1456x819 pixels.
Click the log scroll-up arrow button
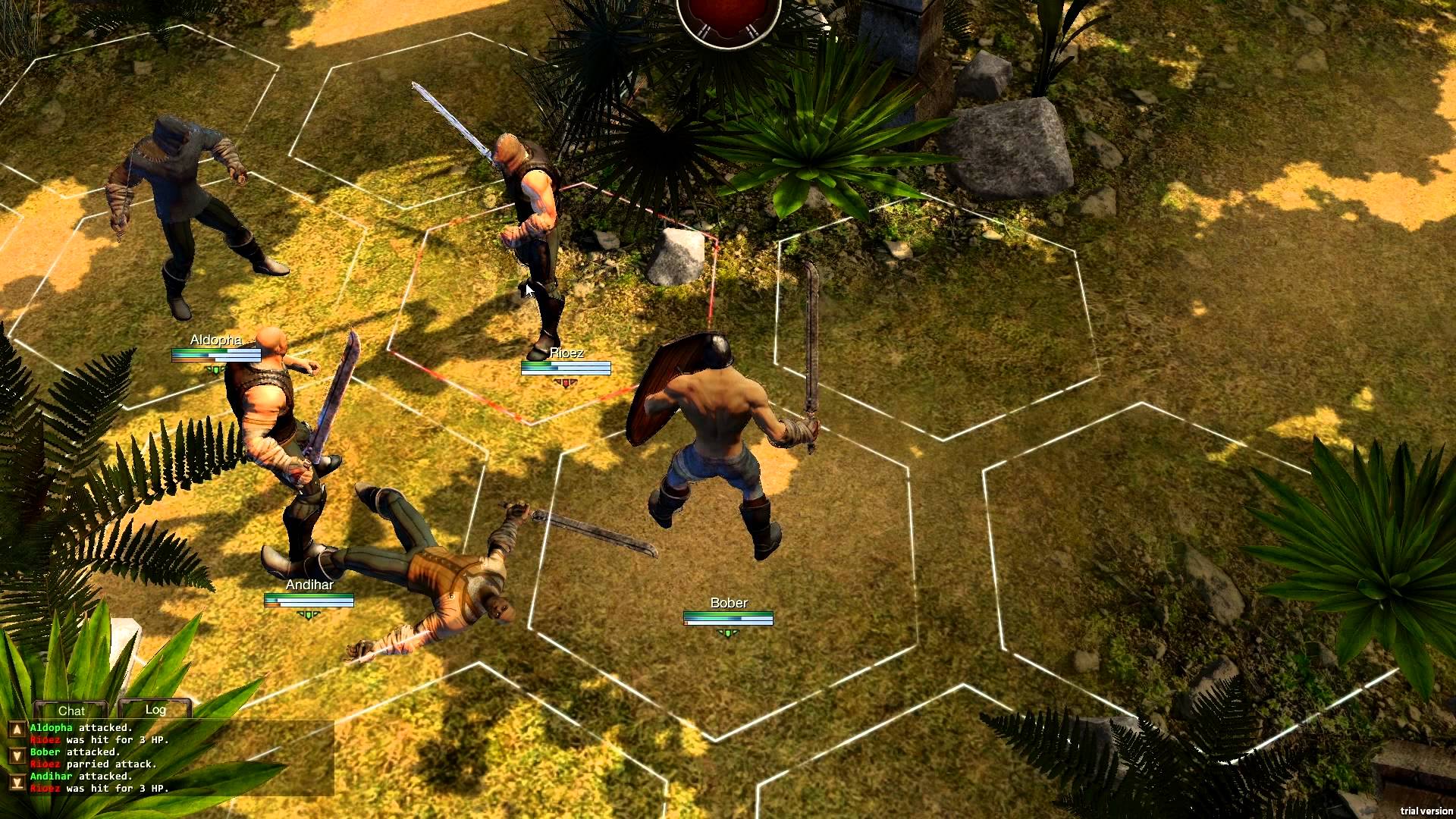click(16, 730)
